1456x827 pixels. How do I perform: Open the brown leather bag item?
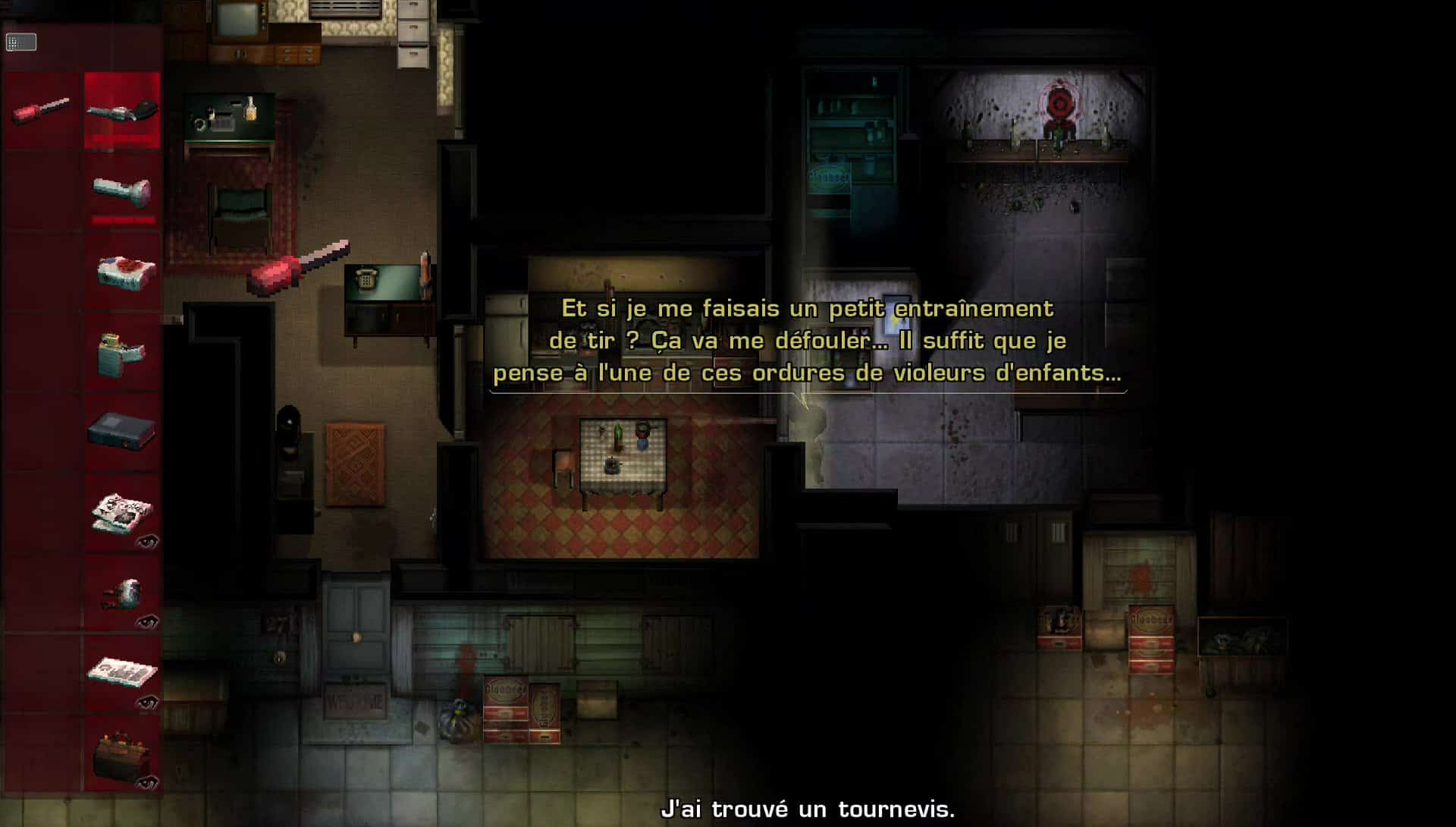[x=121, y=755]
